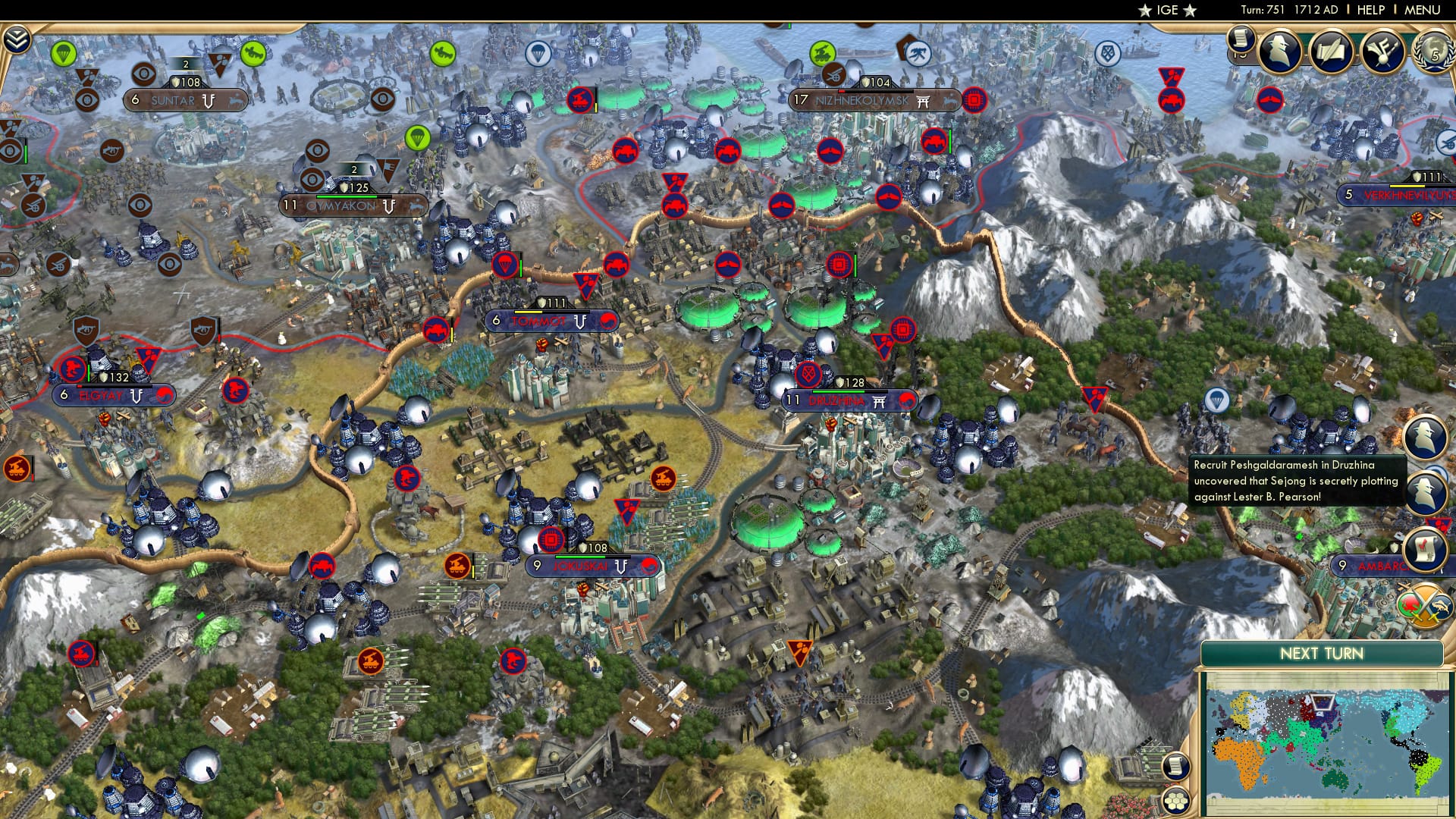Select the red artillery unit flag beside Tommot

coord(436,329)
